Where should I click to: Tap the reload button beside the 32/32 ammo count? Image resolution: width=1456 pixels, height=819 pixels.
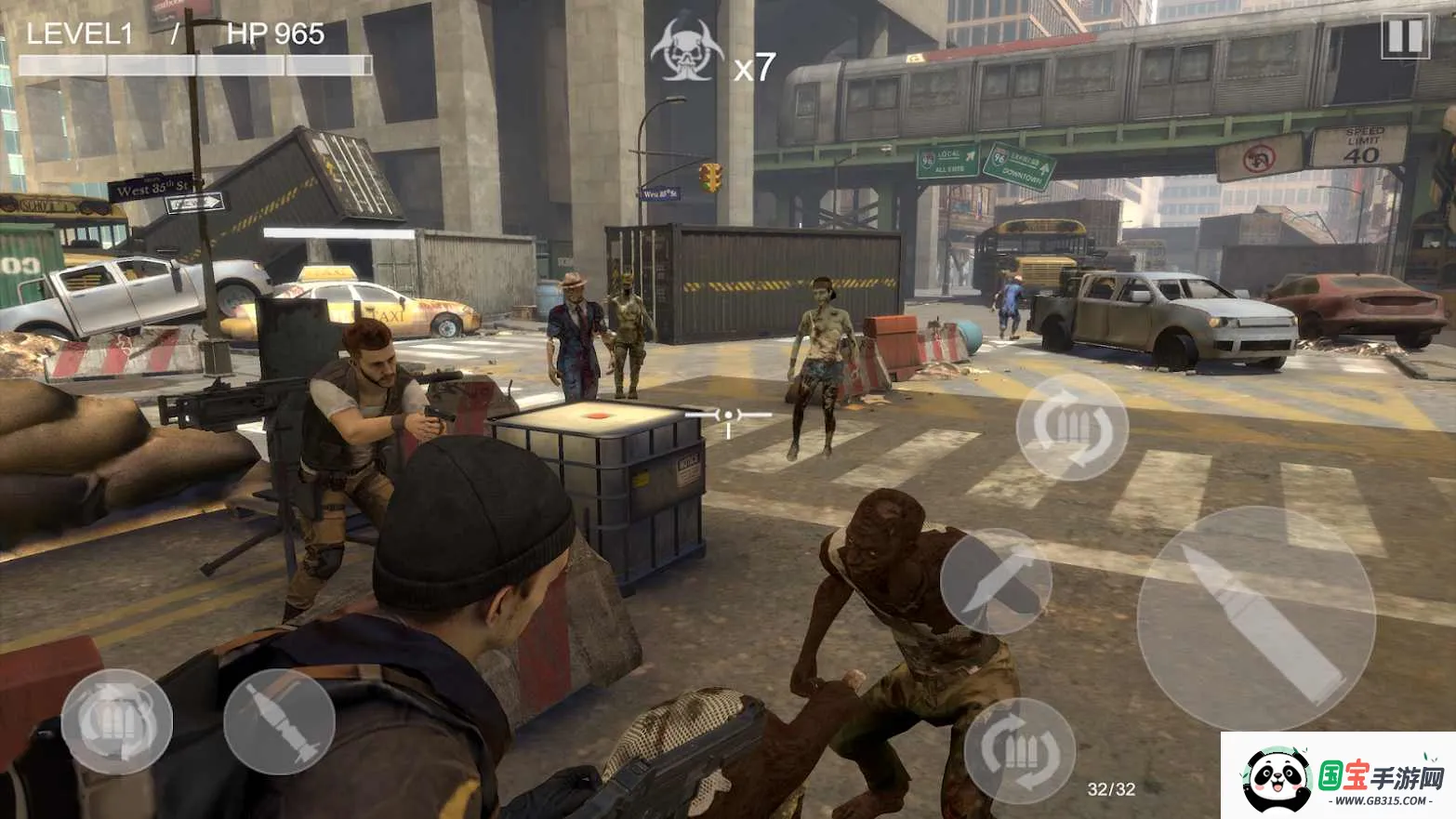coord(1019,751)
